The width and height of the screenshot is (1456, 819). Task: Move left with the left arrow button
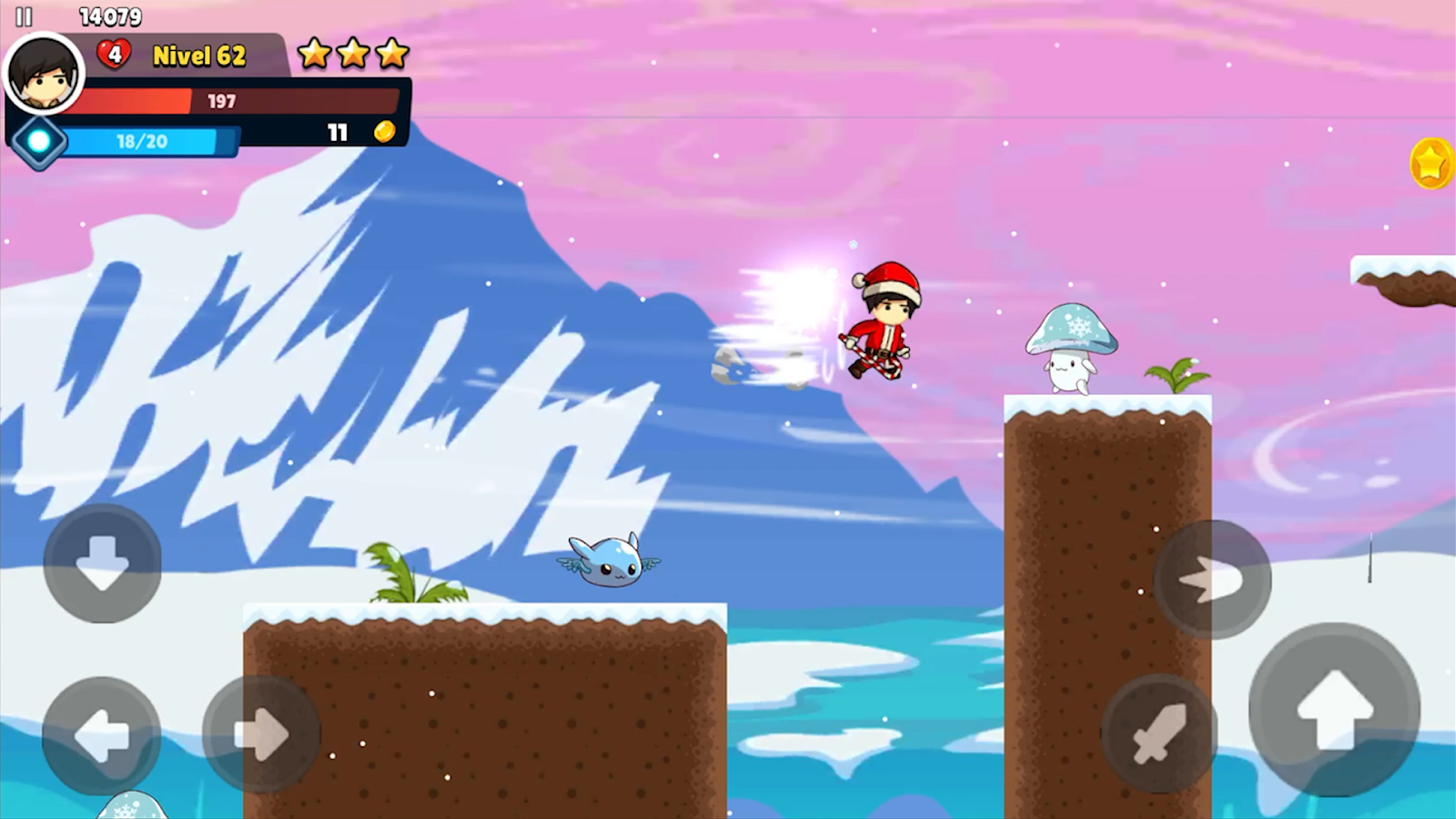tap(102, 735)
